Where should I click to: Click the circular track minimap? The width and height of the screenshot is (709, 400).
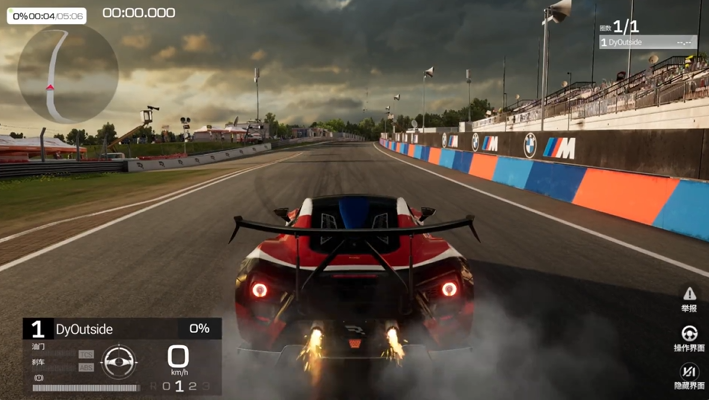pyautogui.click(x=68, y=73)
